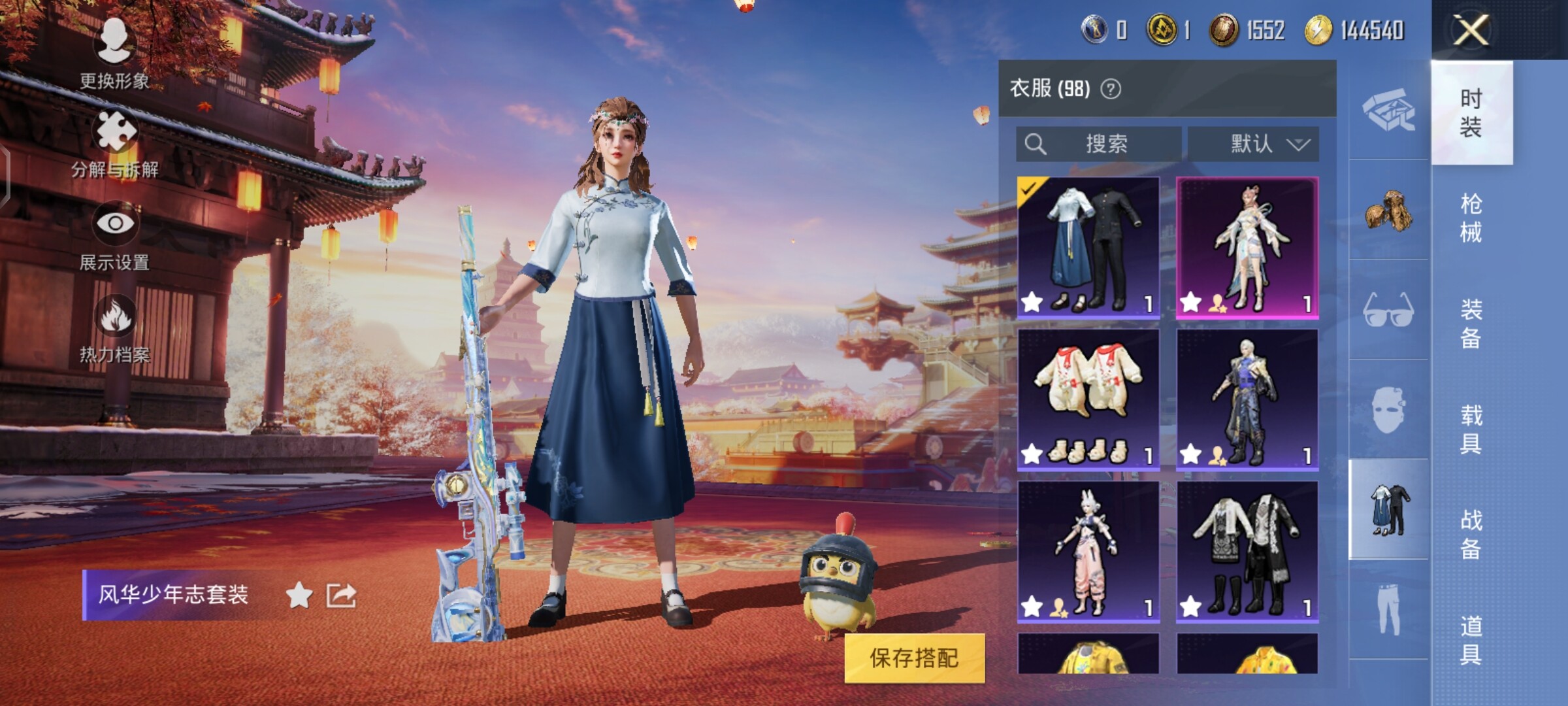Select the white dress outfit in pink frame
1568x706 pixels.
[x=1247, y=248]
